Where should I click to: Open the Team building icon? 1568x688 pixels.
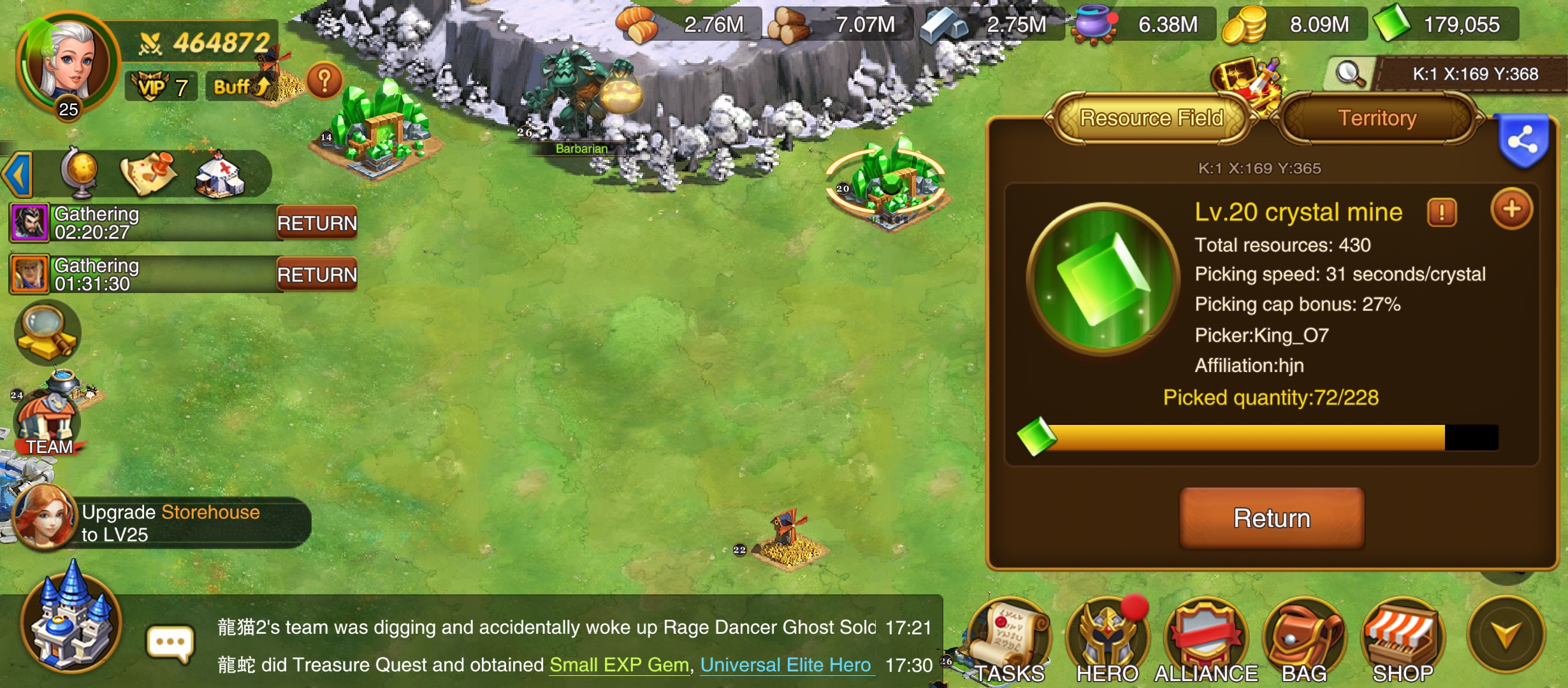[x=50, y=420]
